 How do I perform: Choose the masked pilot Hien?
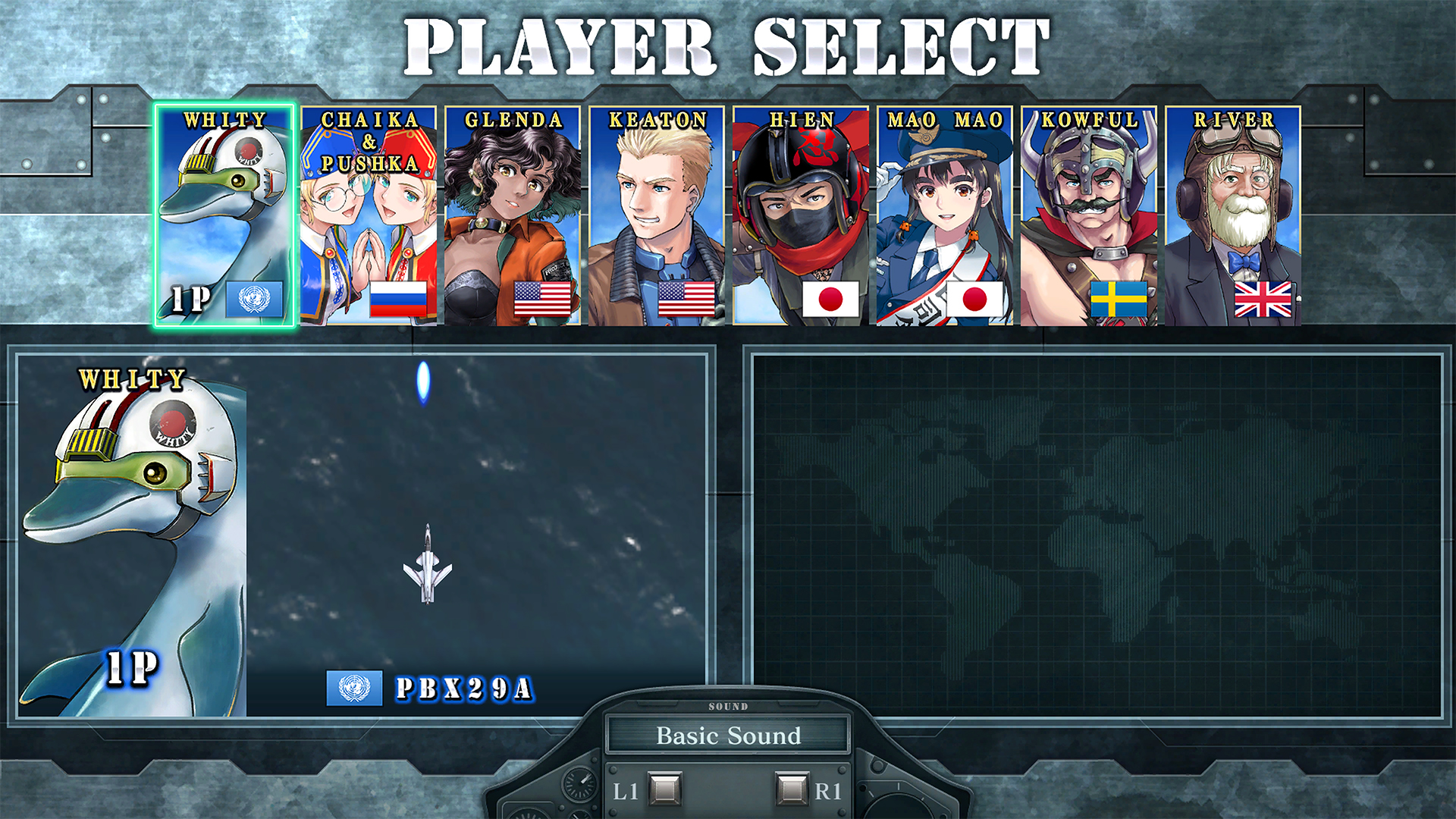(801, 216)
